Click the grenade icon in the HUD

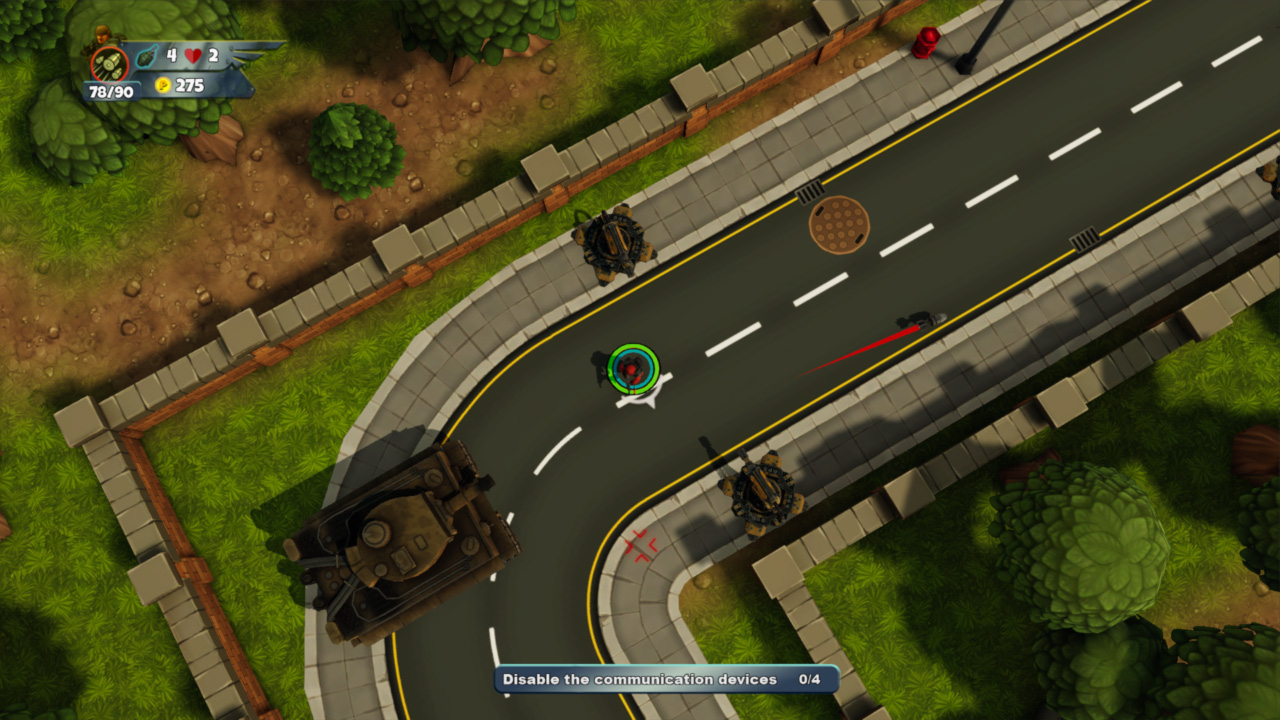[146, 57]
